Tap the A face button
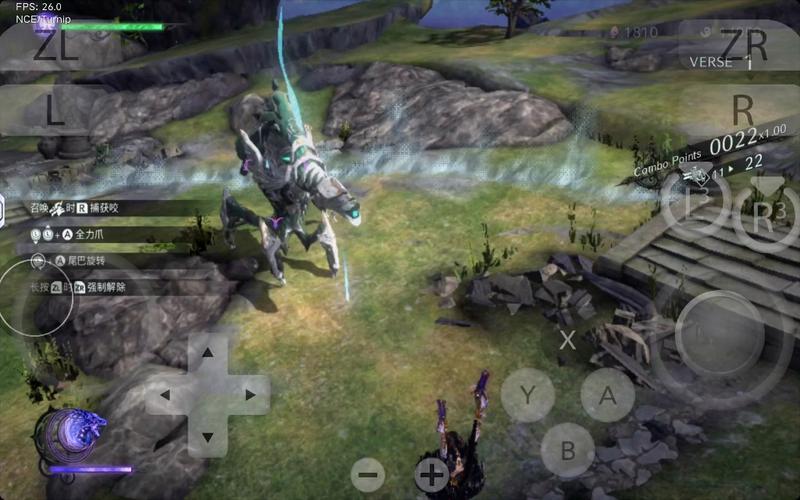Viewport: 800px width, 500px height. click(x=607, y=395)
